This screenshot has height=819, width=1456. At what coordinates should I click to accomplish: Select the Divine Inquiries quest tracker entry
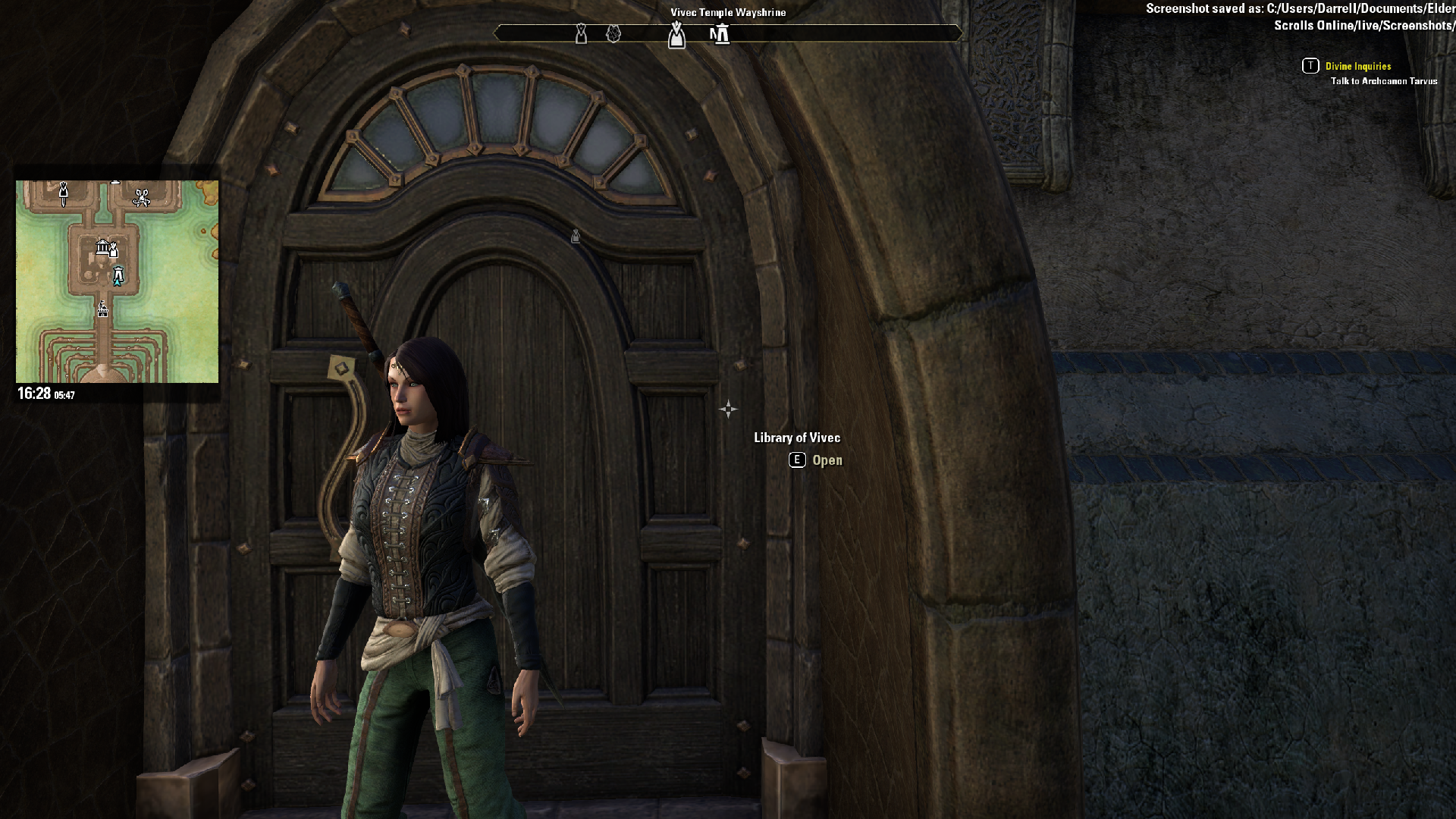coord(1357,67)
